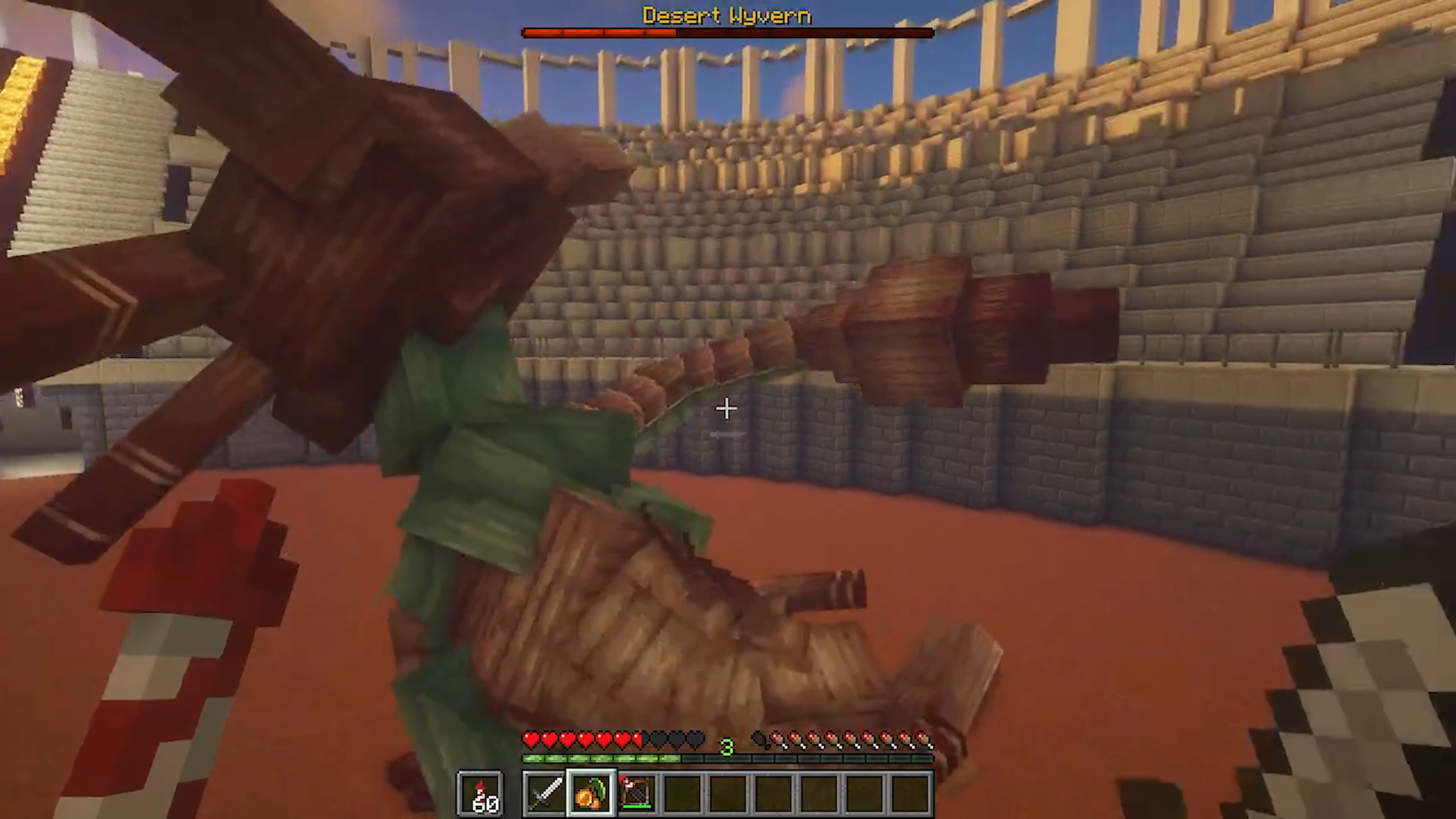
Task: Click the crossbow's green durability bar
Action: [x=636, y=806]
